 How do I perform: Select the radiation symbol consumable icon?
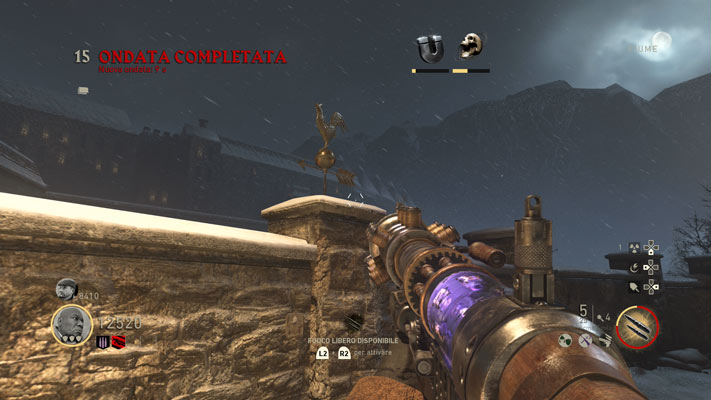(x=633, y=247)
